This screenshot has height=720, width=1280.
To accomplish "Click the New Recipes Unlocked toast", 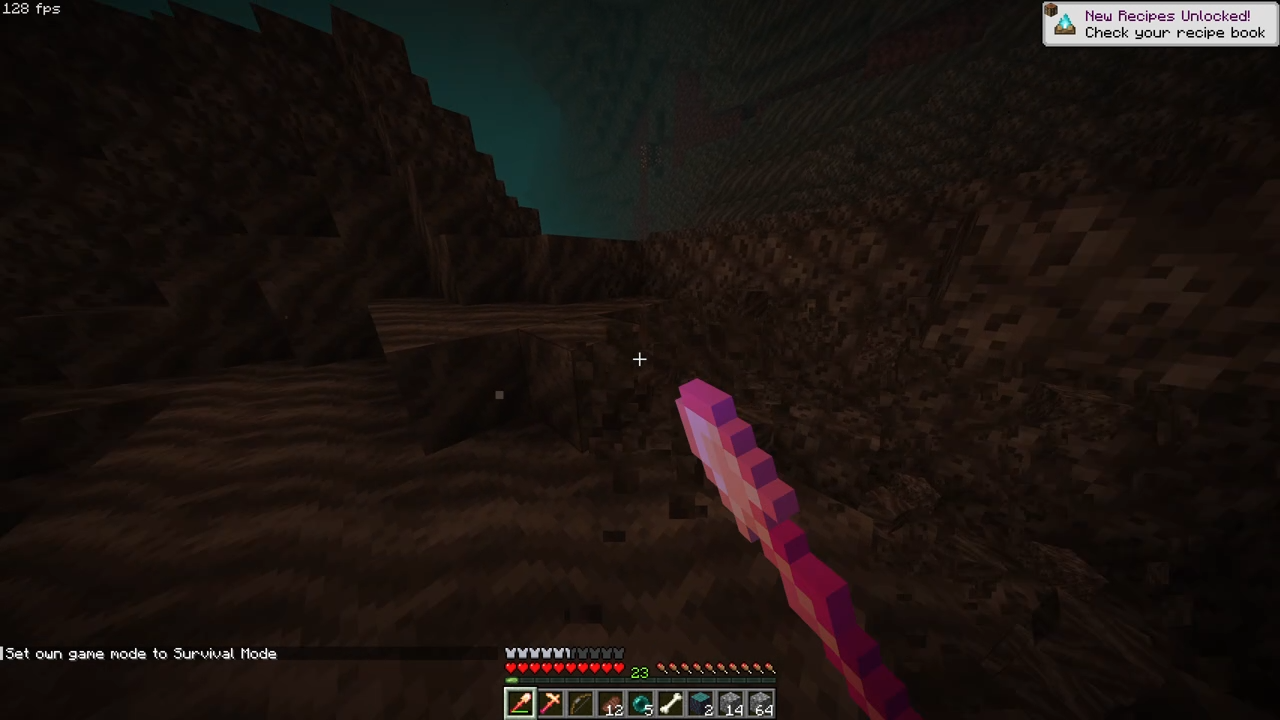I will 1160,23.
